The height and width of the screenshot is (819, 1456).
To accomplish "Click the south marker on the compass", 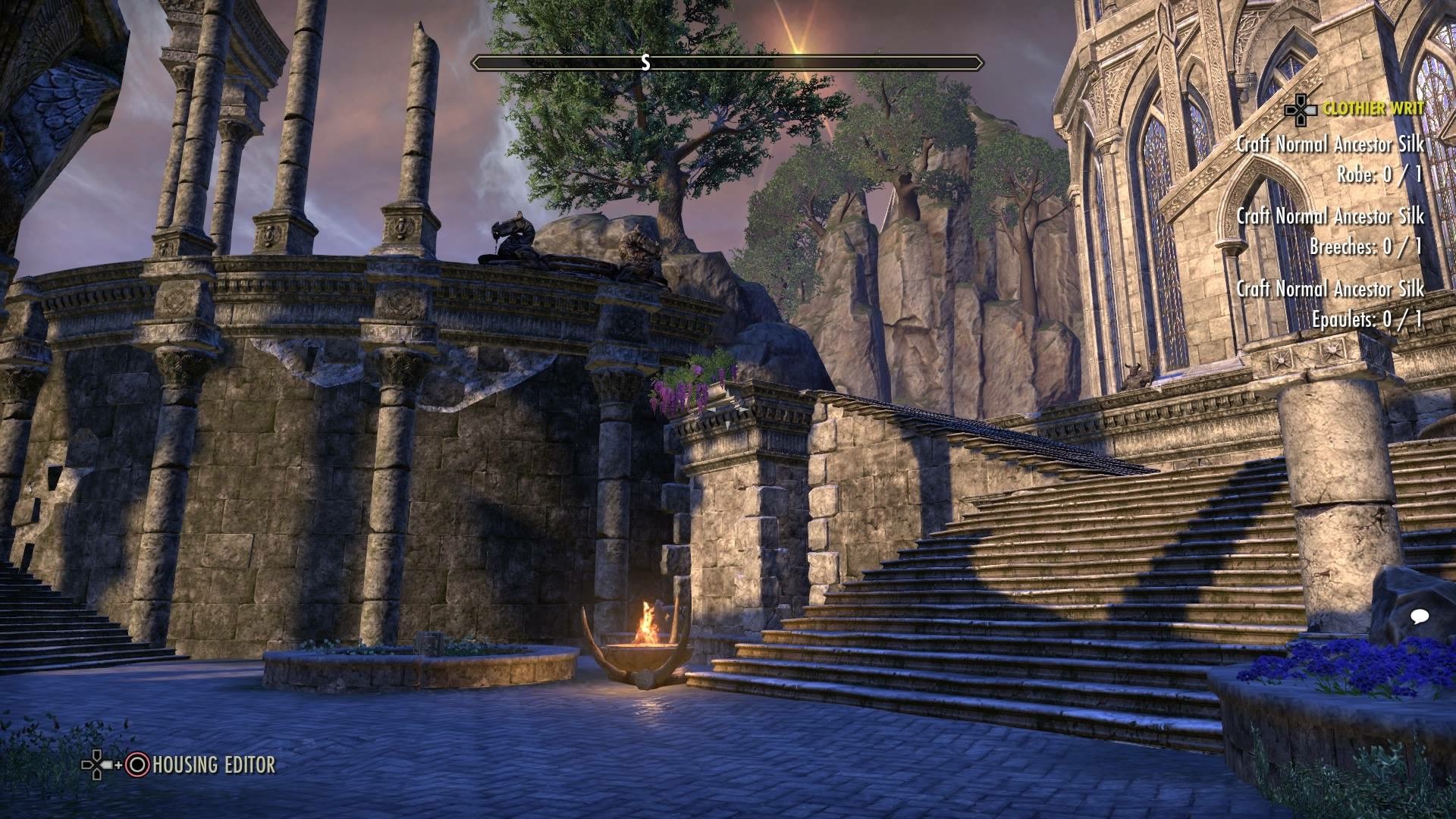I will point(645,64).
